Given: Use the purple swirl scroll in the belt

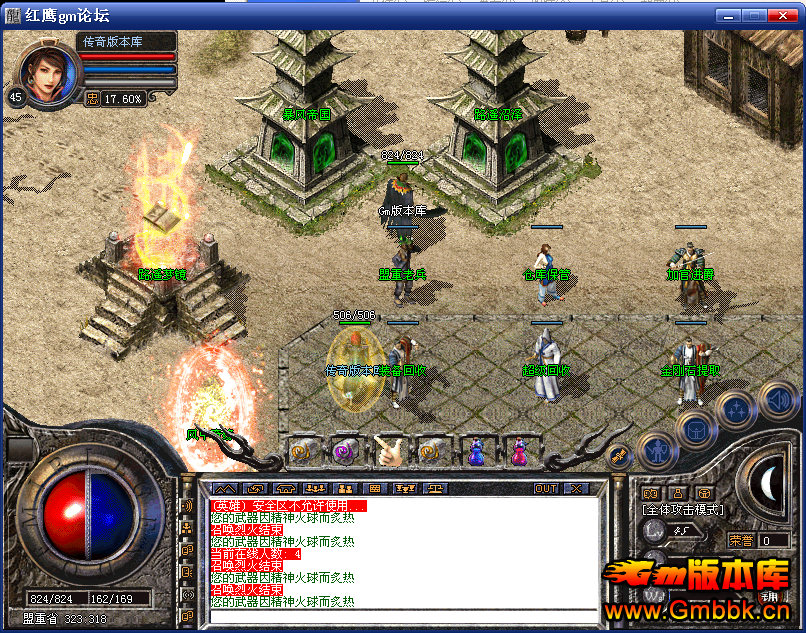Looking at the screenshot, I should point(345,452).
